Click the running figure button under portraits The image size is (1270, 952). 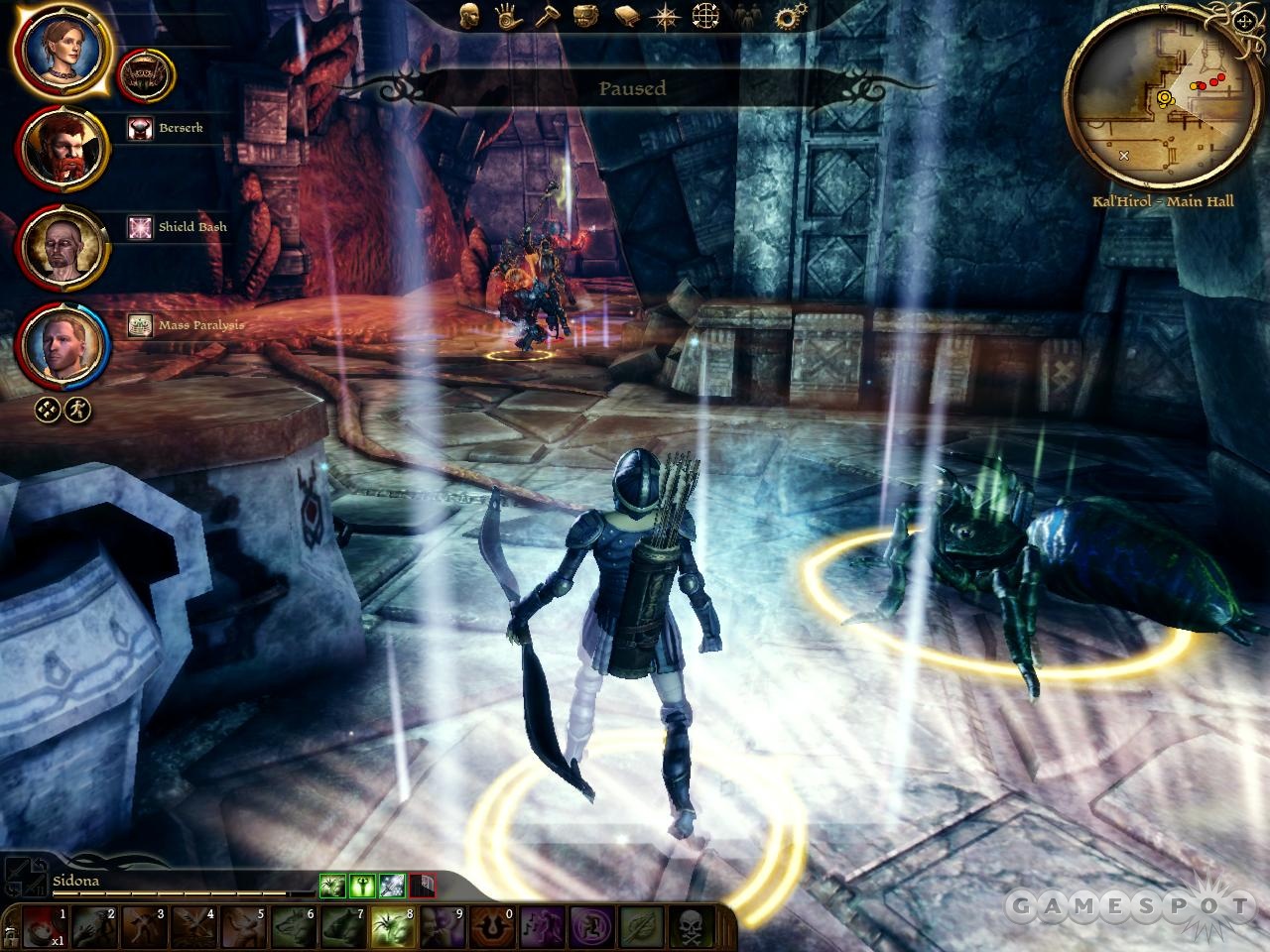77,409
